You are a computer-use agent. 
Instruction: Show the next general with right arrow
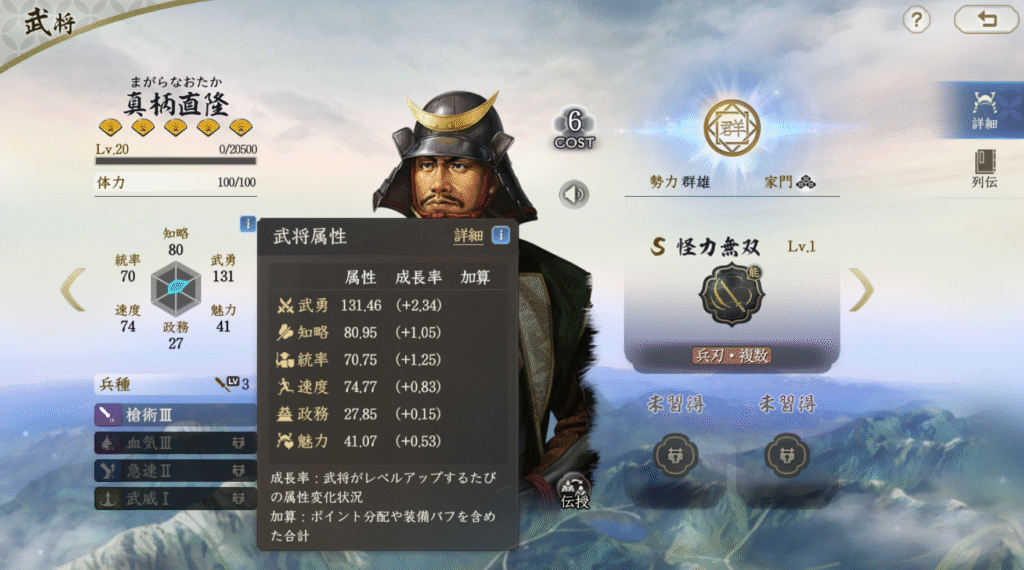pos(861,289)
